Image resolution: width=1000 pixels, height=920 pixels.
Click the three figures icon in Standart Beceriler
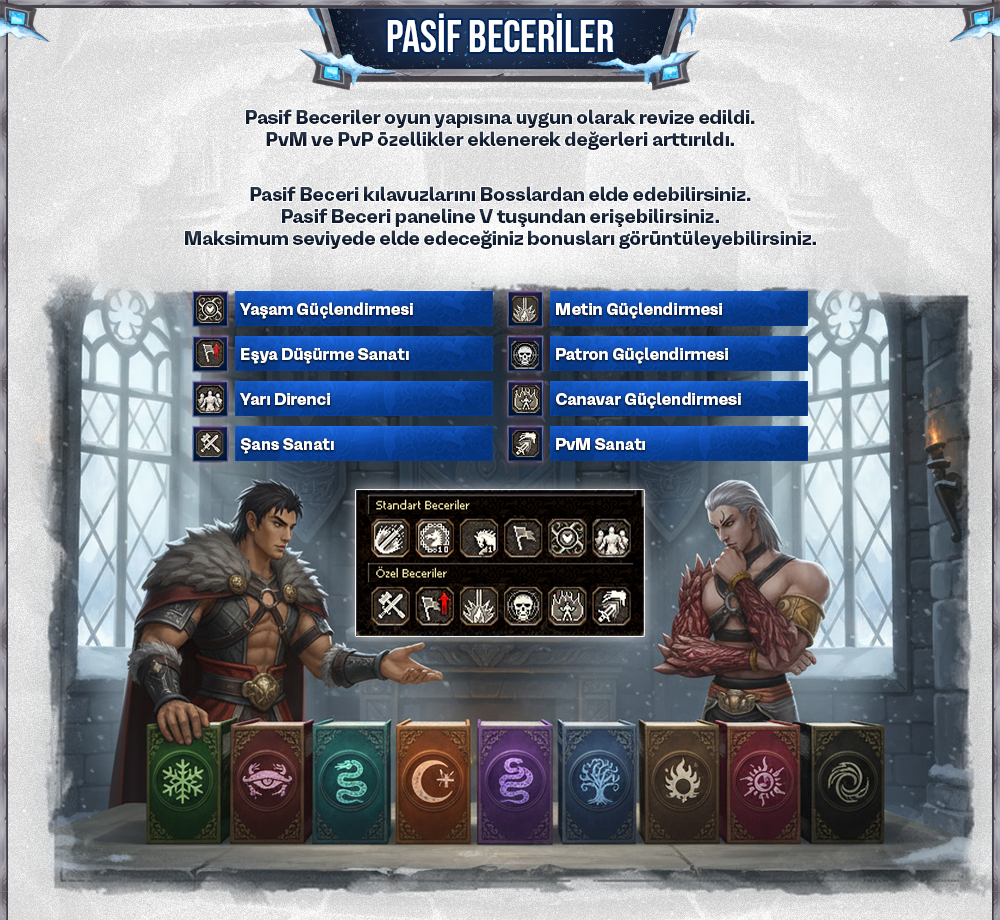(611, 538)
